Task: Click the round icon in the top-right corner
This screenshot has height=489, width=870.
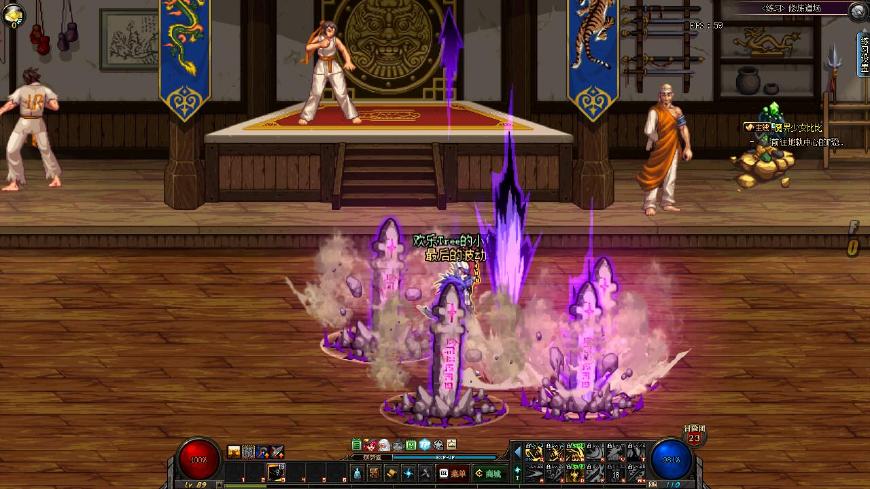Action: click(857, 11)
